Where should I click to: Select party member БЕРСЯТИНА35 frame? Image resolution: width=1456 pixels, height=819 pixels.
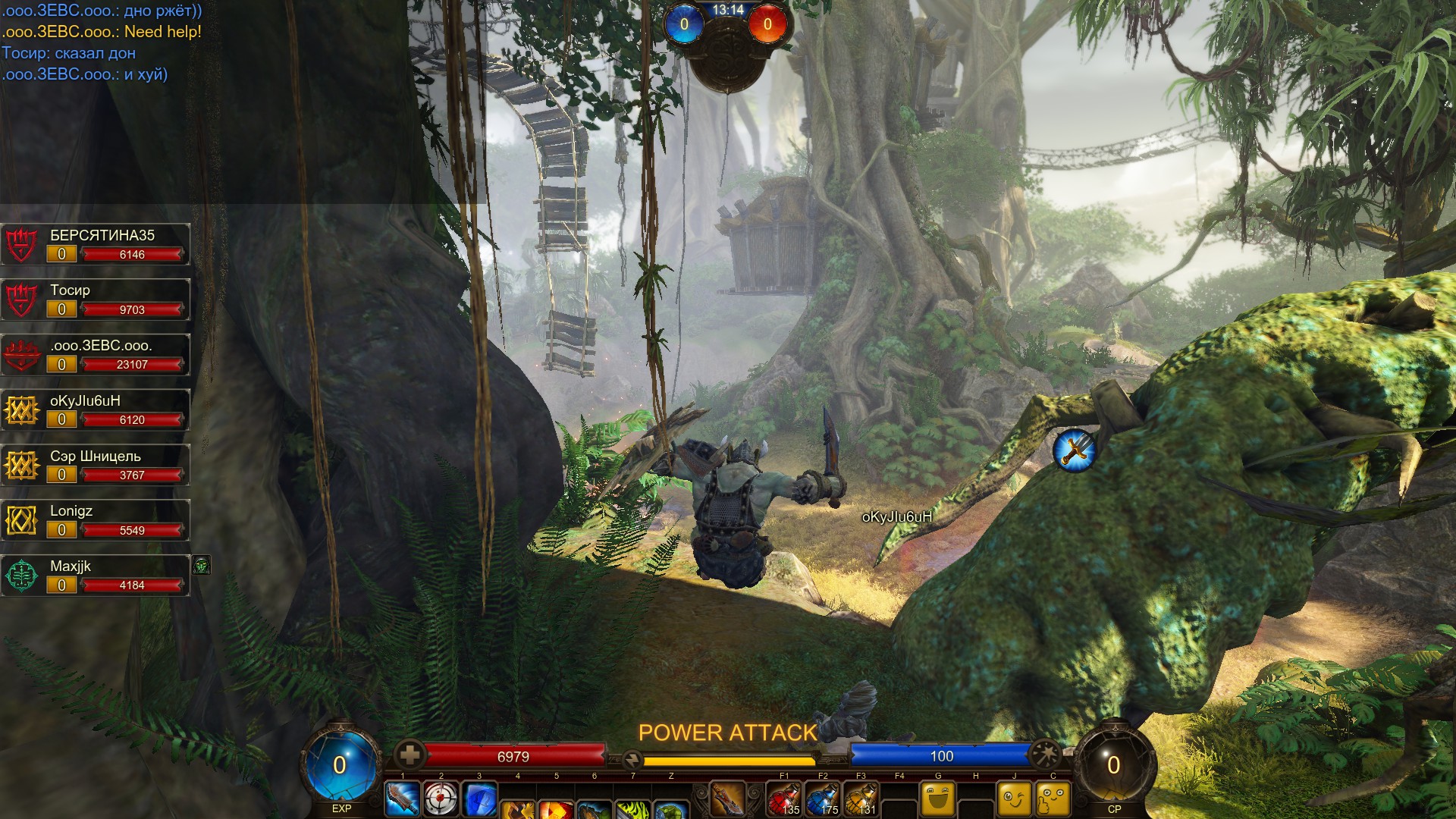[96, 244]
